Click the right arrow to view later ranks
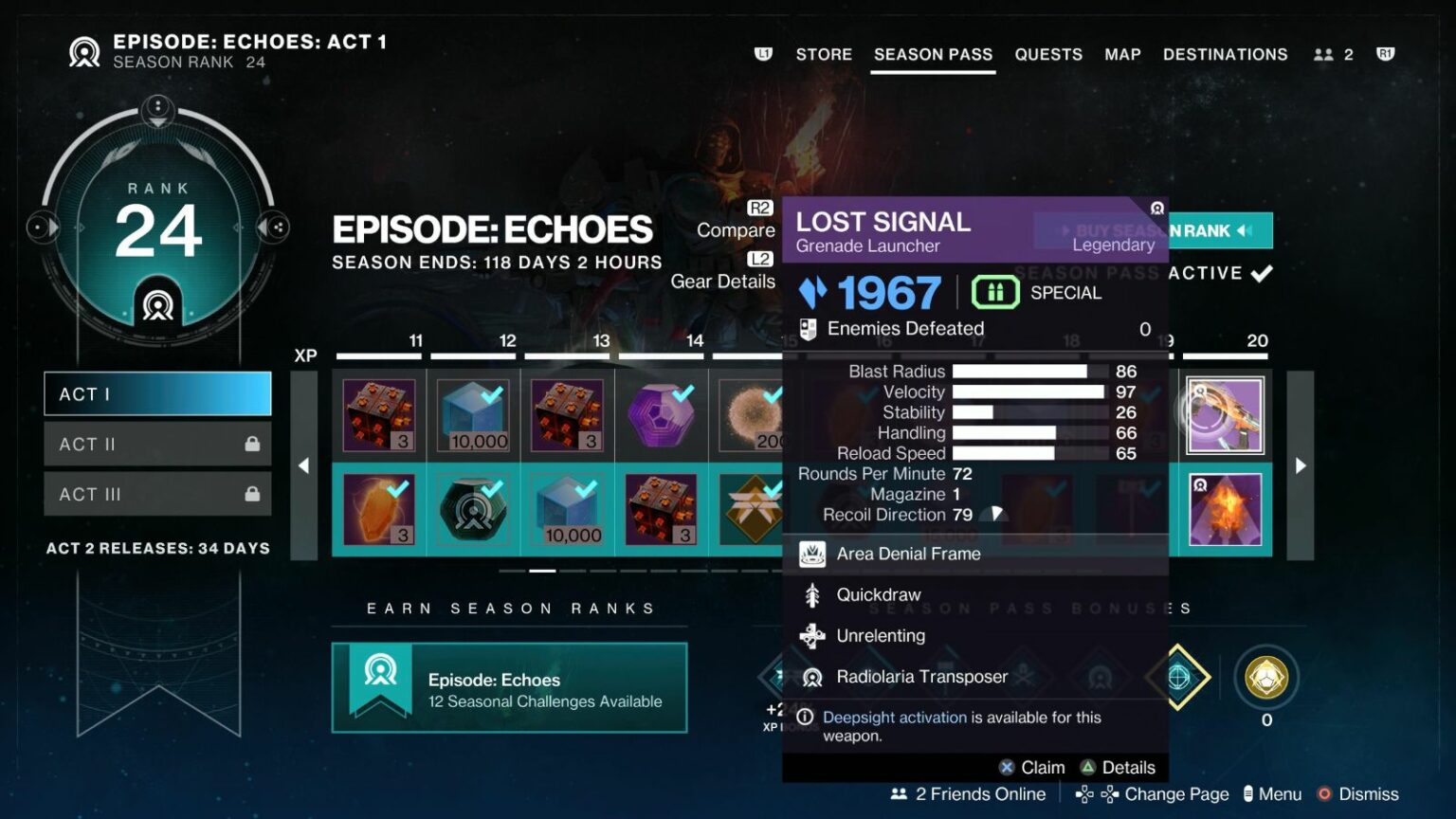 pos(1300,465)
